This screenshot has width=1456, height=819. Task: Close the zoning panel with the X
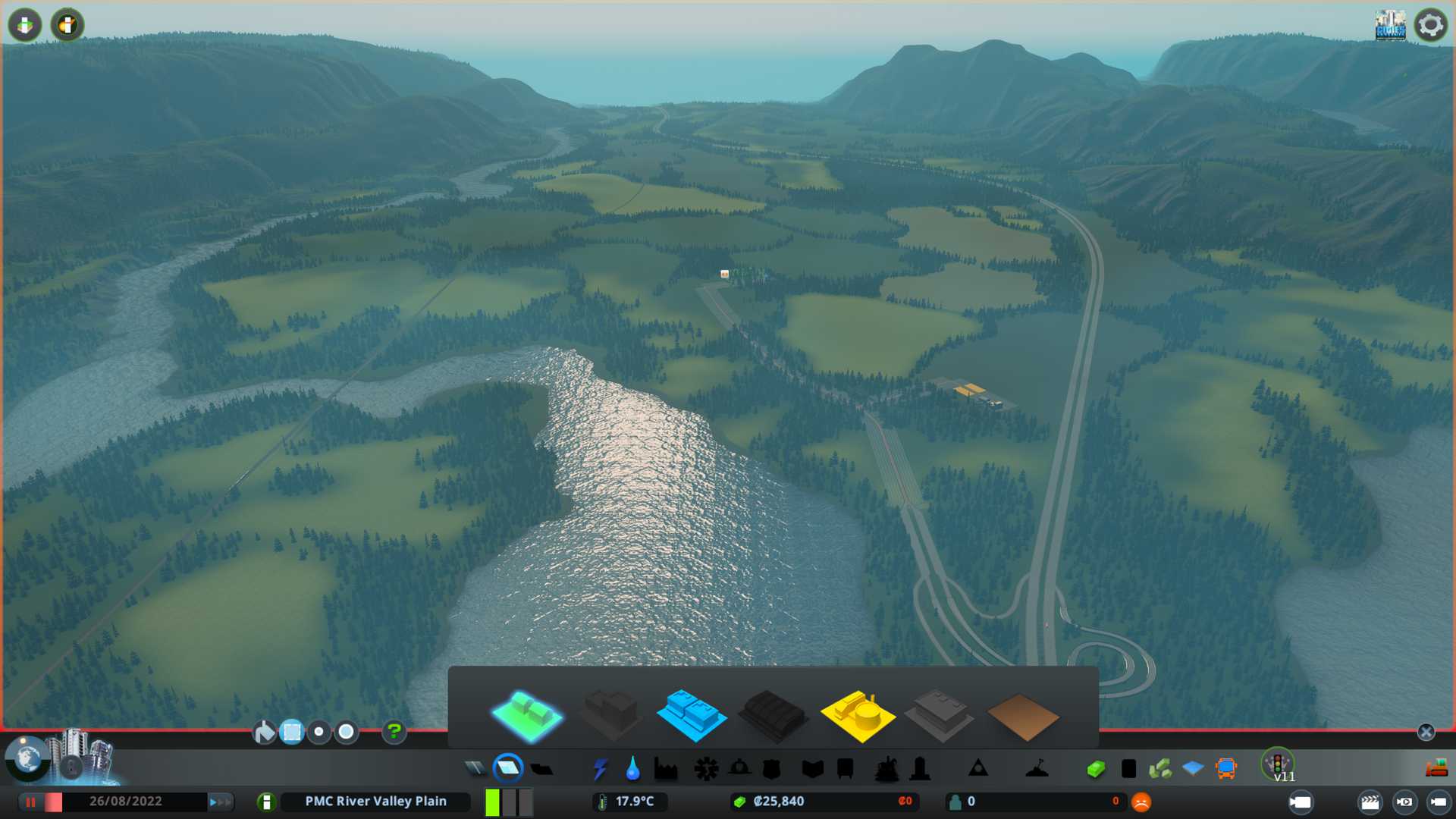pyautogui.click(x=1426, y=732)
